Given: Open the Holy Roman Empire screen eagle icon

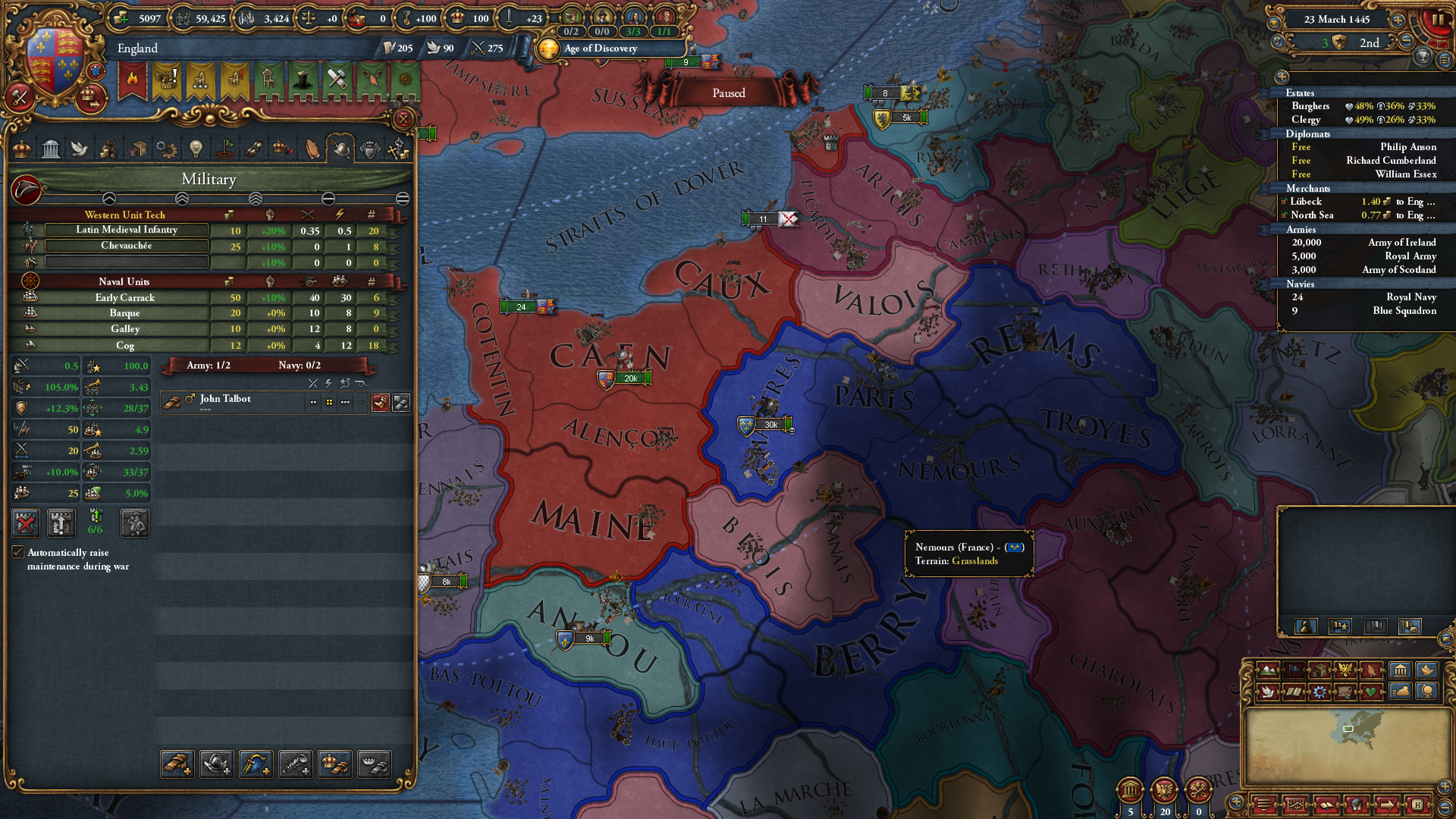Looking at the screenshot, I should click(x=1345, y=670).
